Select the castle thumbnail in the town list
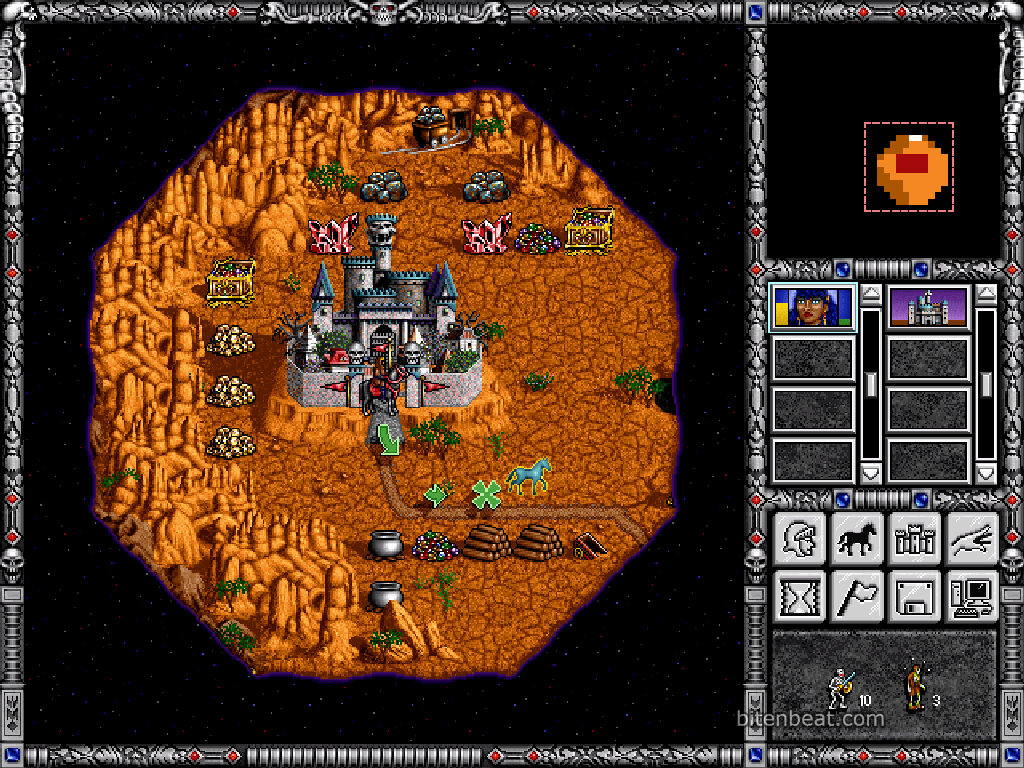 pos(928,307)
